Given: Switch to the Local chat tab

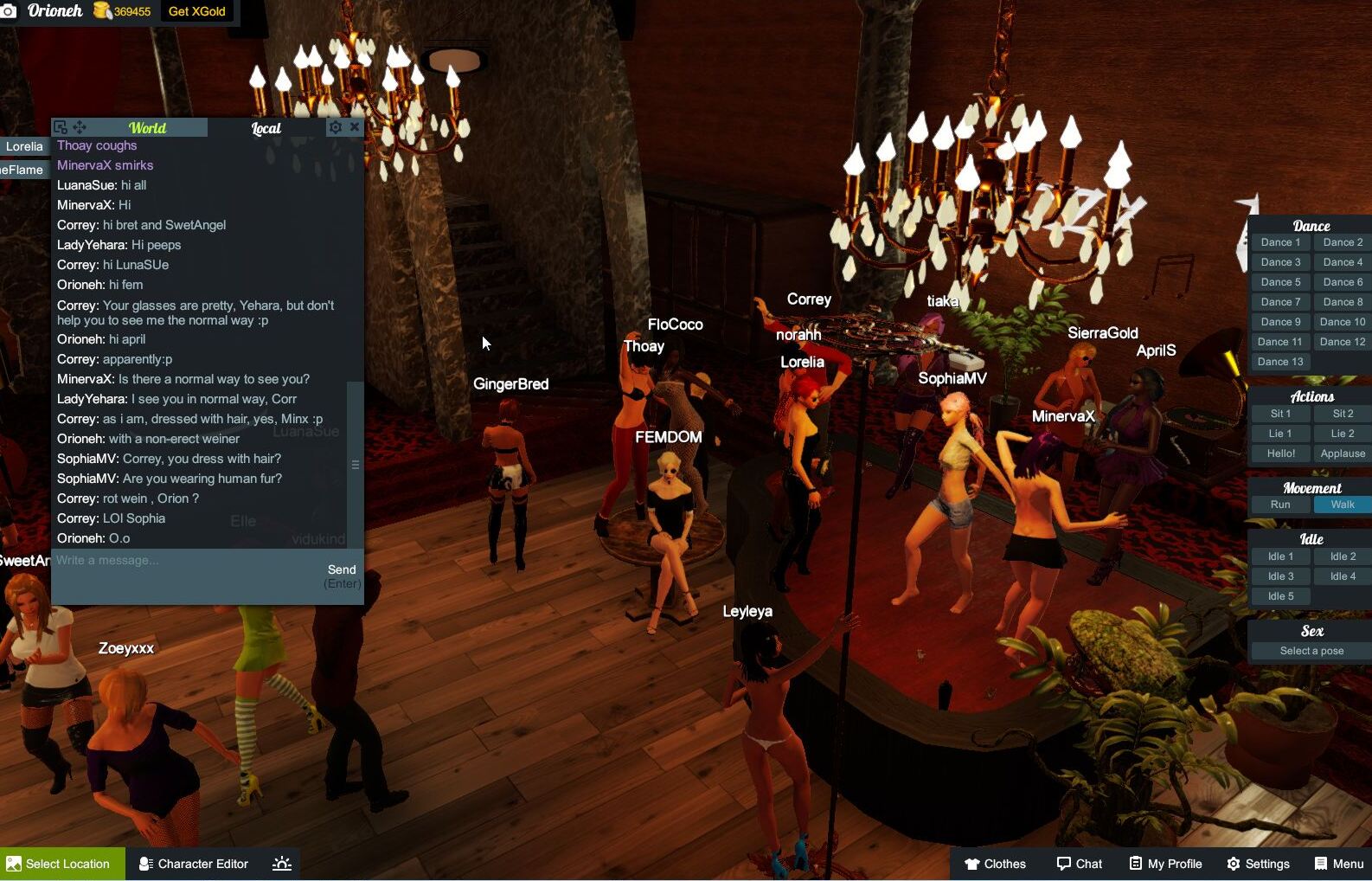Looking at the screenshot, I should pyautogui.click(x=265, y=127).
